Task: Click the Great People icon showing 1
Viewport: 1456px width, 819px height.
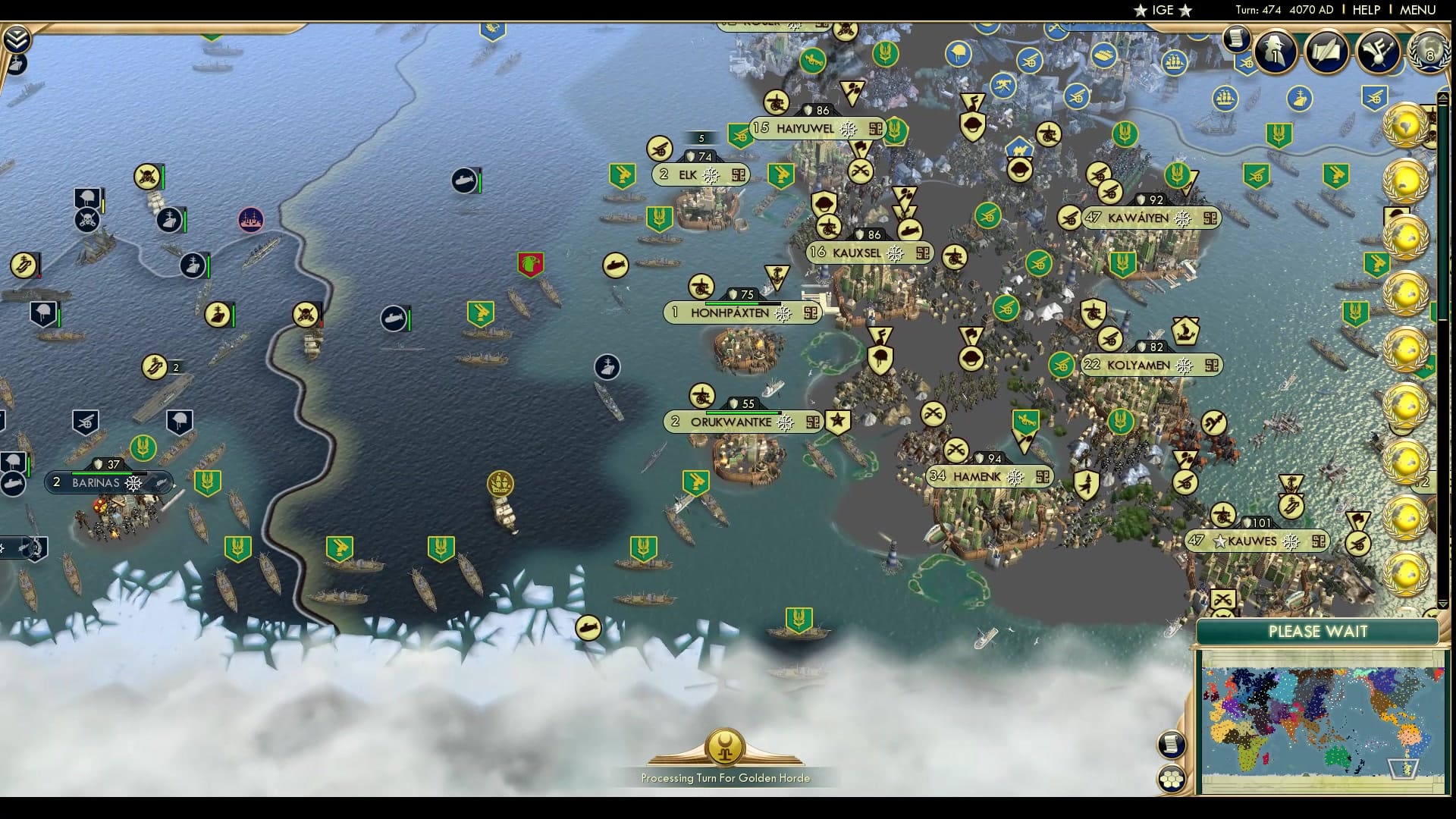Action: [x=1278, y=53]
